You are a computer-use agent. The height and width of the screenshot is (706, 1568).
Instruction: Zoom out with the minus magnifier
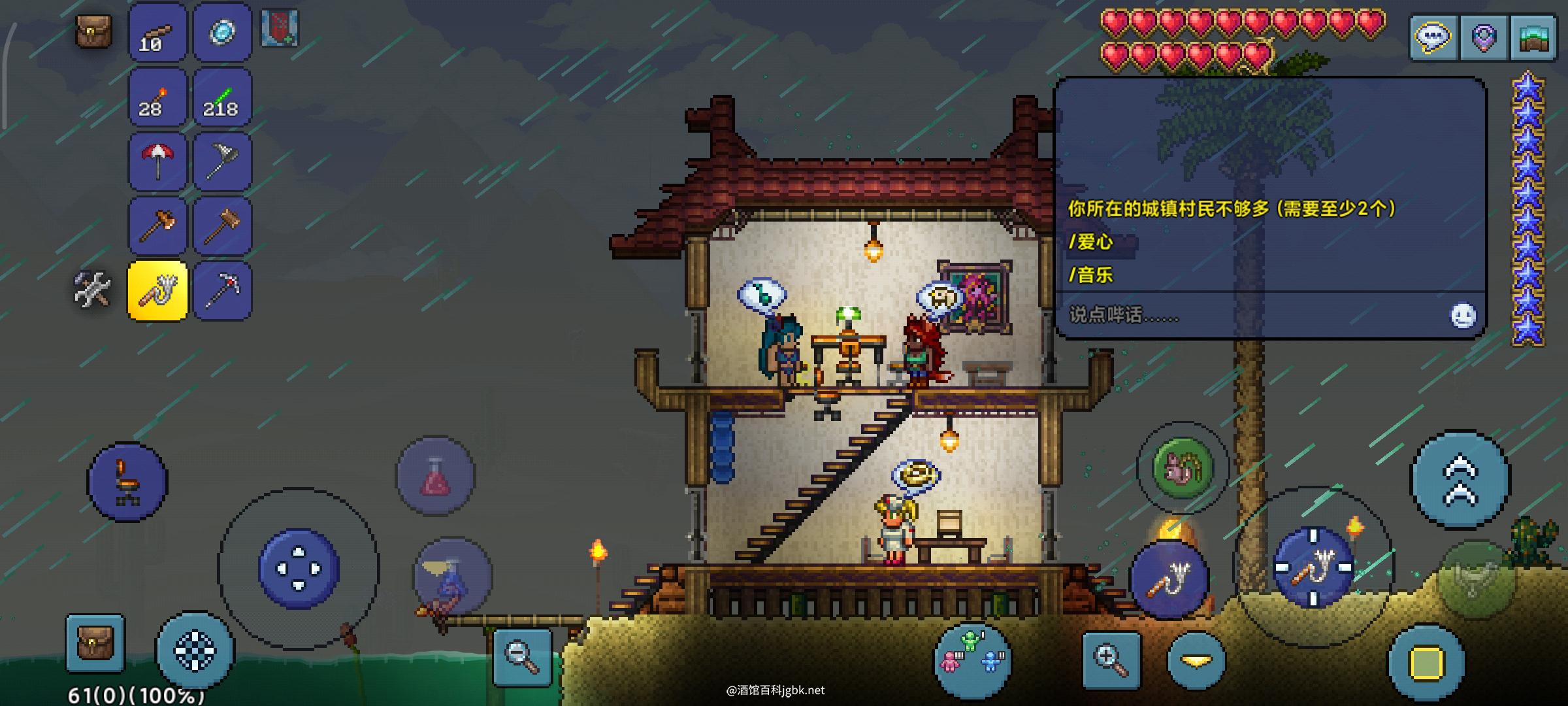[x=521, y=656]
